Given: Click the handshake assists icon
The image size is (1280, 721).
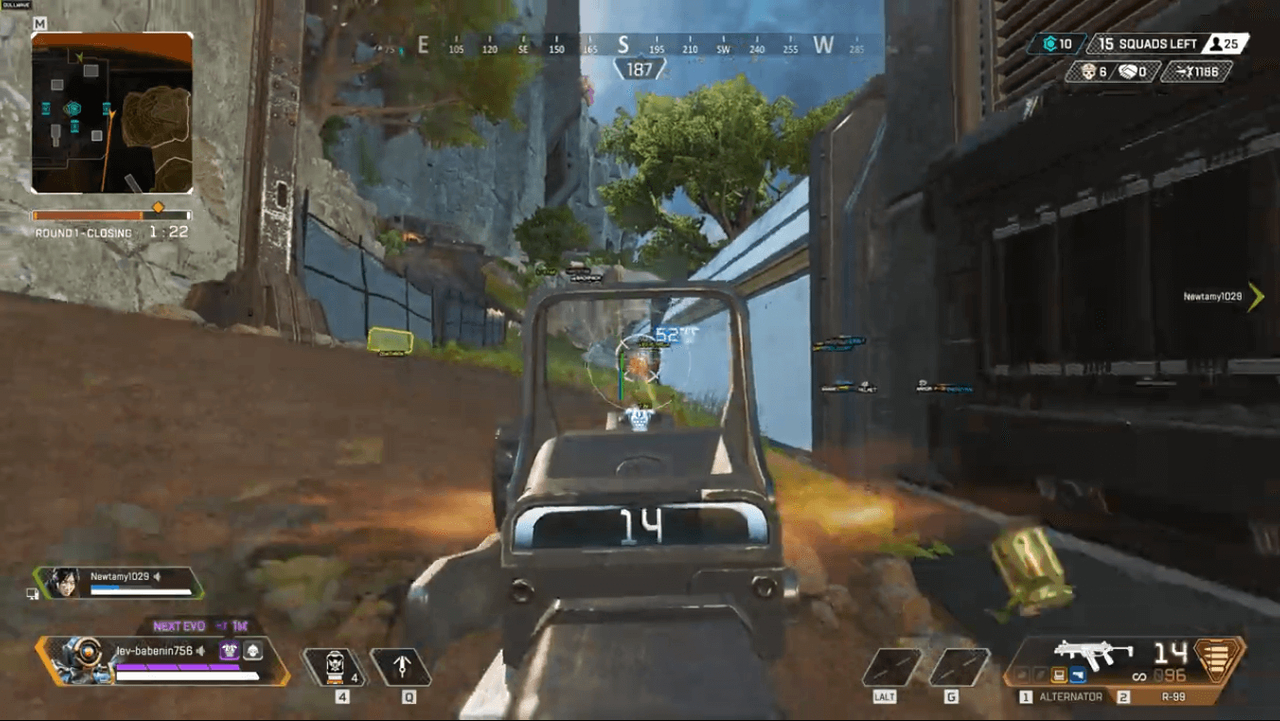Looking at the screenshot, I should pos(1130,71).
